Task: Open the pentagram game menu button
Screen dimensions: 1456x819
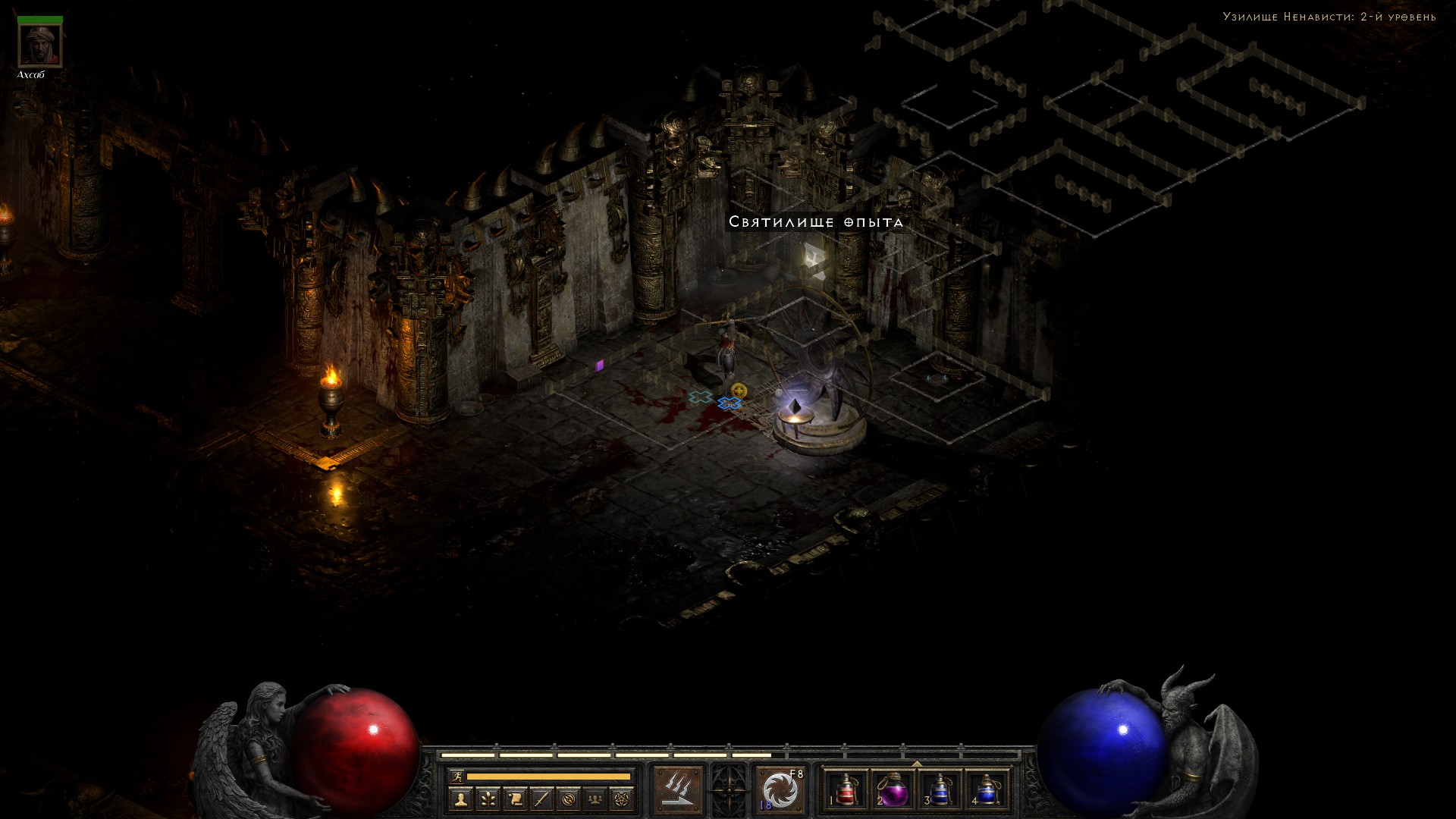Action: (623, 799)
